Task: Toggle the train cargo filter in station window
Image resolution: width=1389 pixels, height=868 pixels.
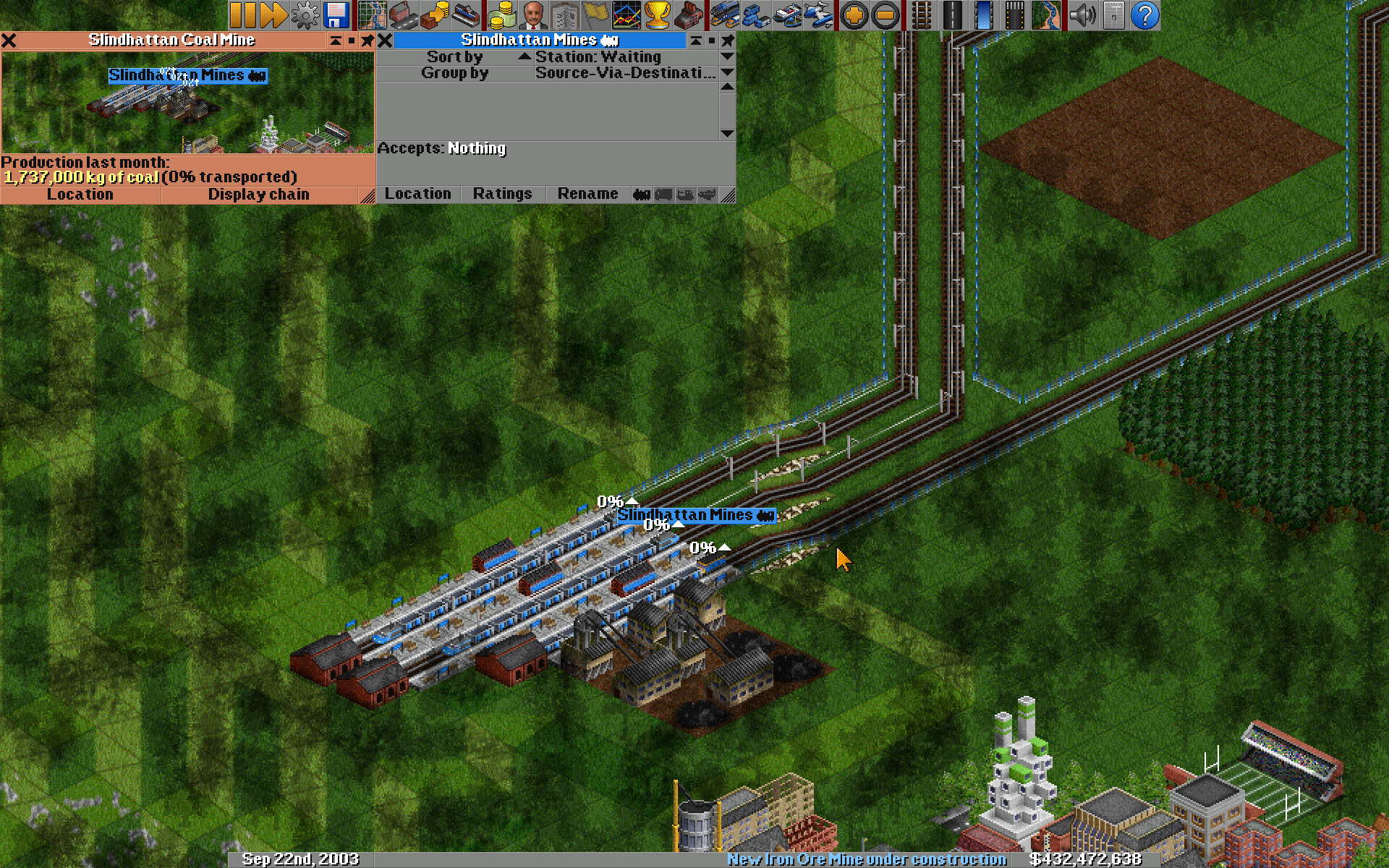Action: click(x=642, y=194)
